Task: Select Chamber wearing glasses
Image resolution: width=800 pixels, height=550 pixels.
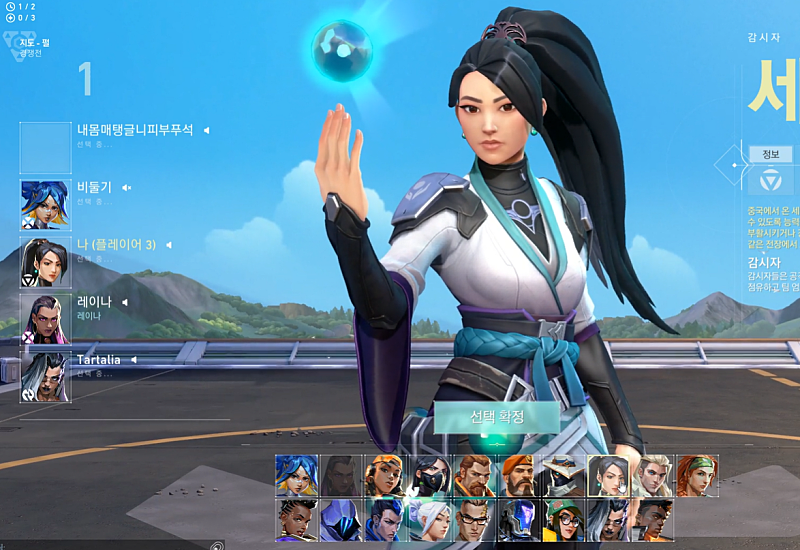Action: point(471,520)
